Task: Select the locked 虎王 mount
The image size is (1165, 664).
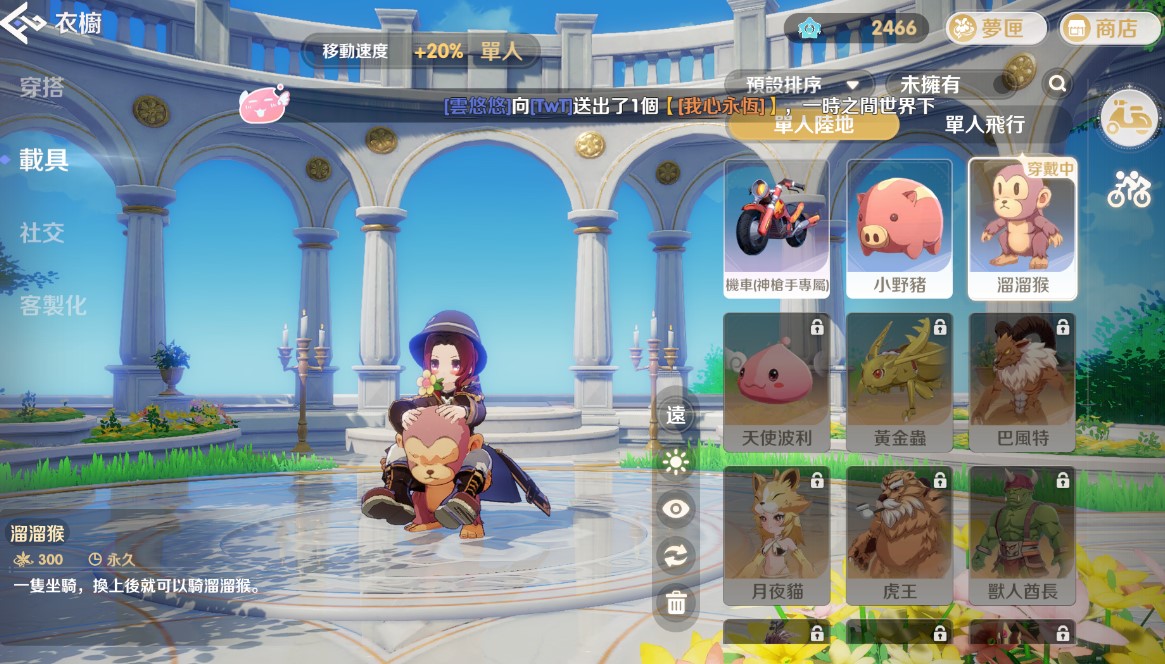Action: [x=899, y=535]
